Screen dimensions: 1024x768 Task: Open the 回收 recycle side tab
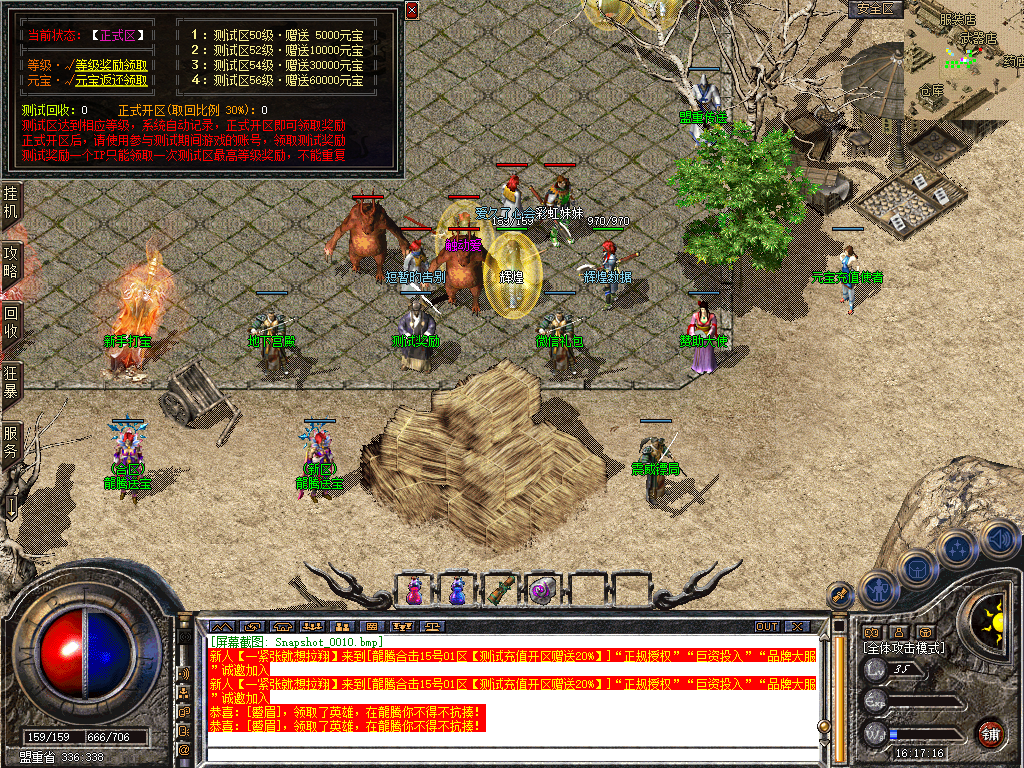pyautogui.click(x=11, y=321)
